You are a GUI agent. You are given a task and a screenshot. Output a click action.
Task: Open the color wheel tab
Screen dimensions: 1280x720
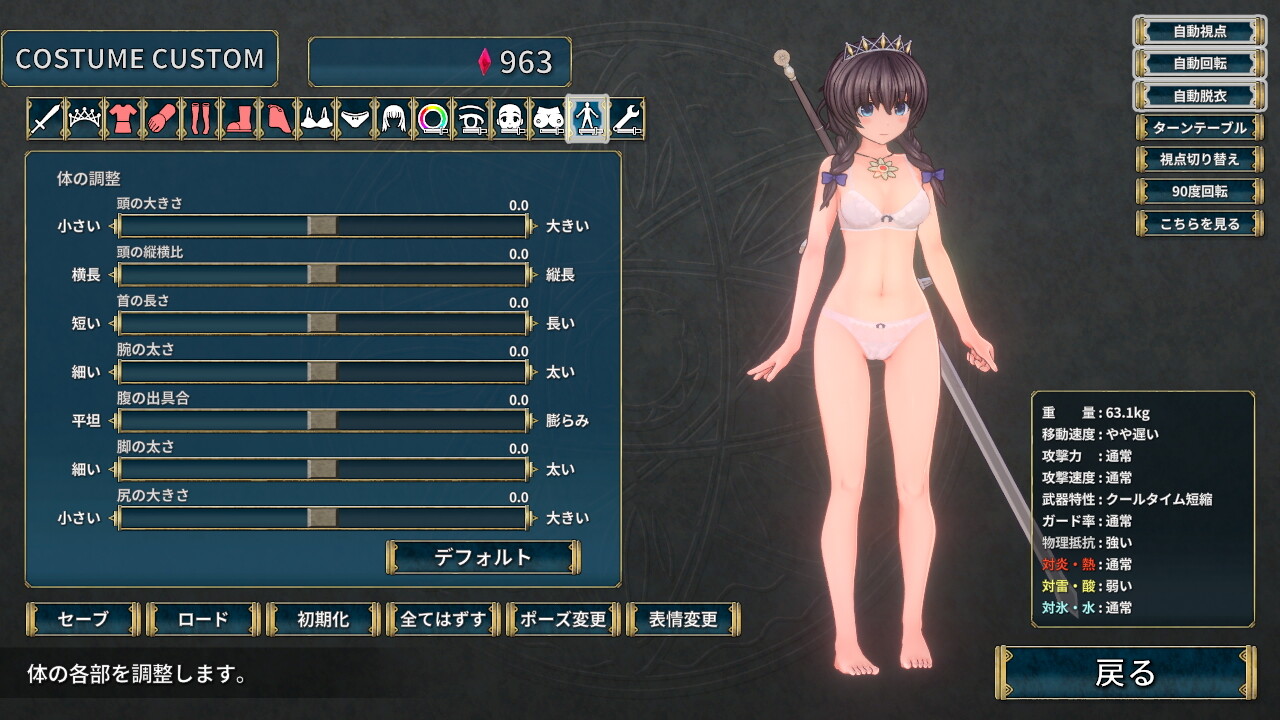click(433, 119)
